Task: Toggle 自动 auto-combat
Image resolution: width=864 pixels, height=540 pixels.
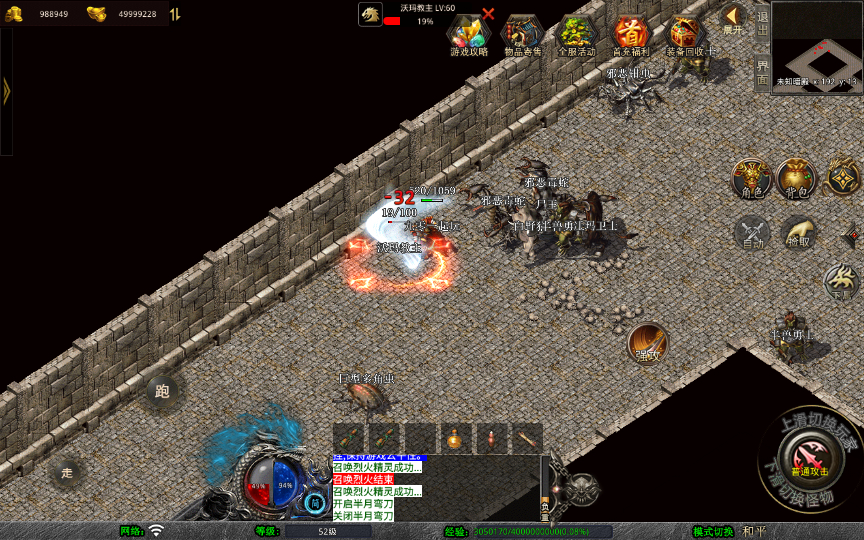Action: point(752,233)
